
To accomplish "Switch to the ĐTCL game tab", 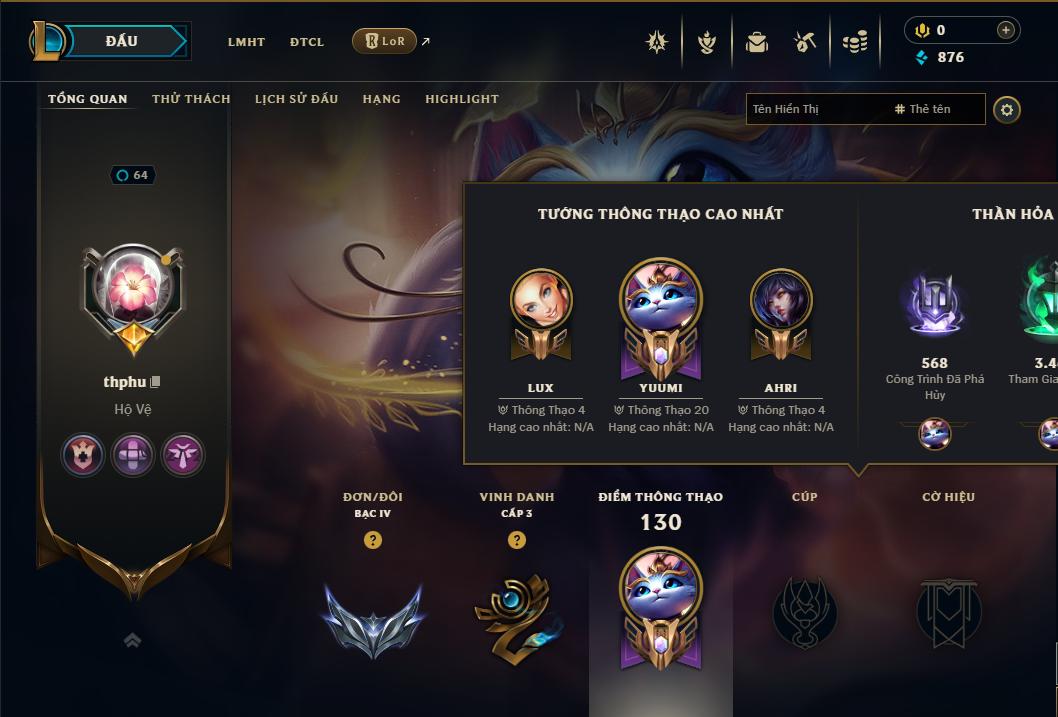I will point(307,42).
